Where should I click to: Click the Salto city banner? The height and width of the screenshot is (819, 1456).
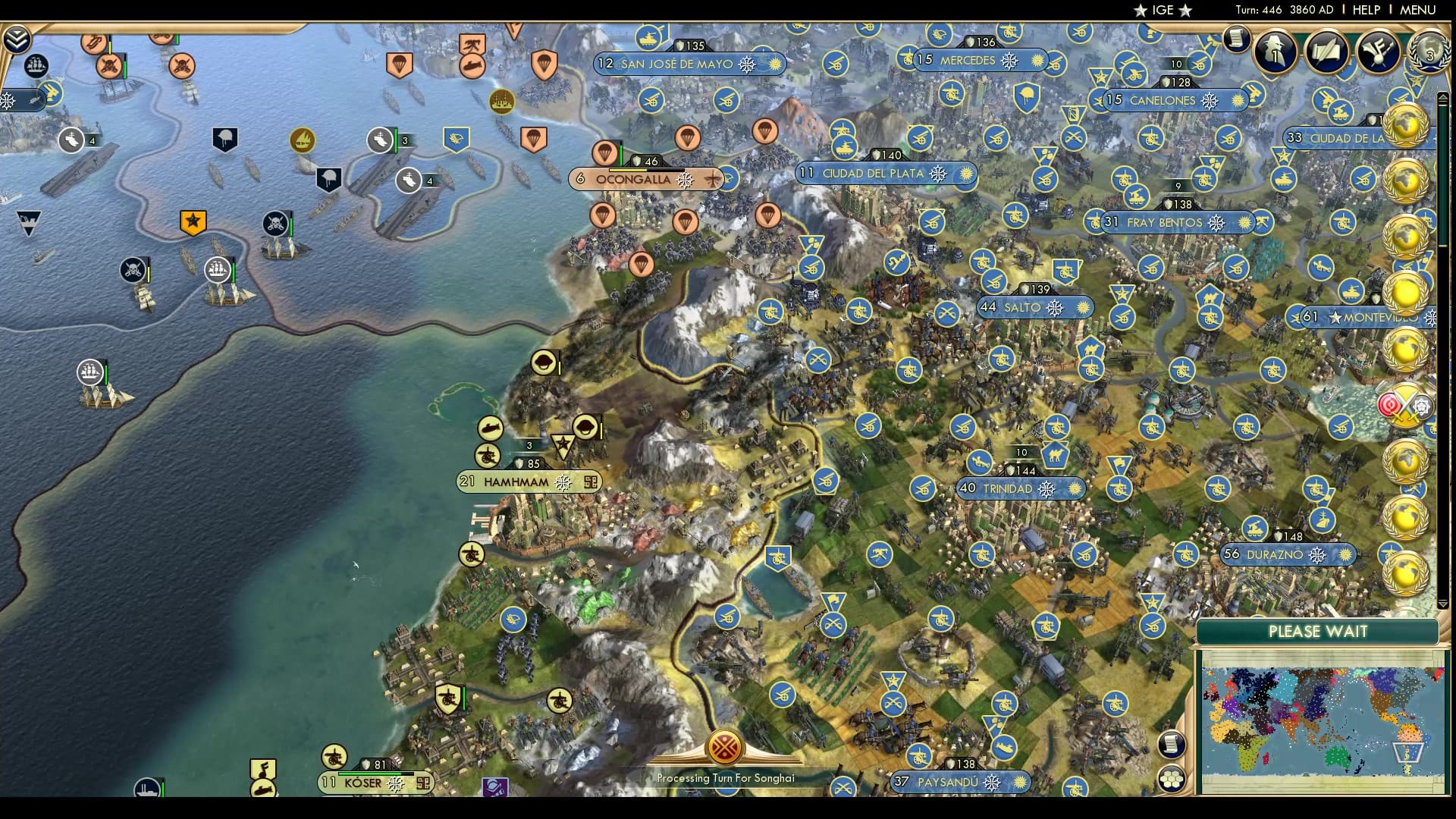1035,307
